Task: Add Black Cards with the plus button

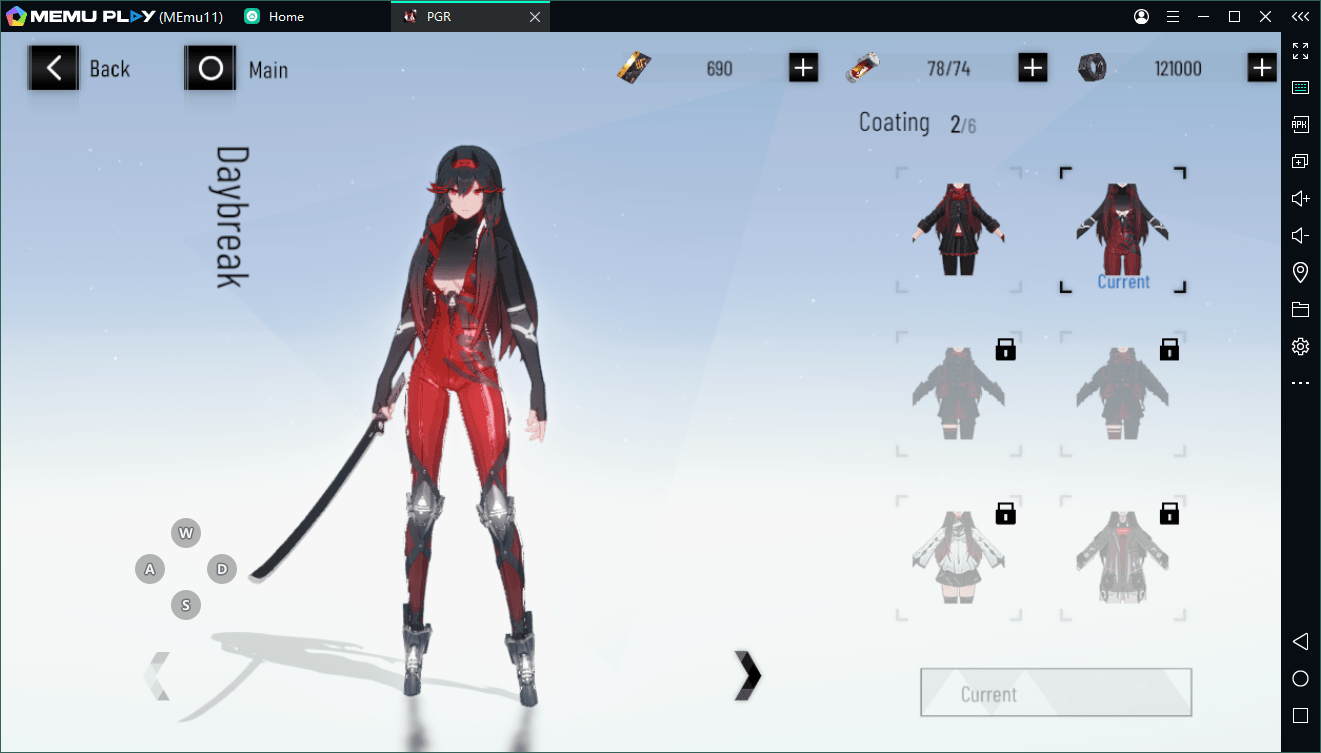Action: pos(803,67)
